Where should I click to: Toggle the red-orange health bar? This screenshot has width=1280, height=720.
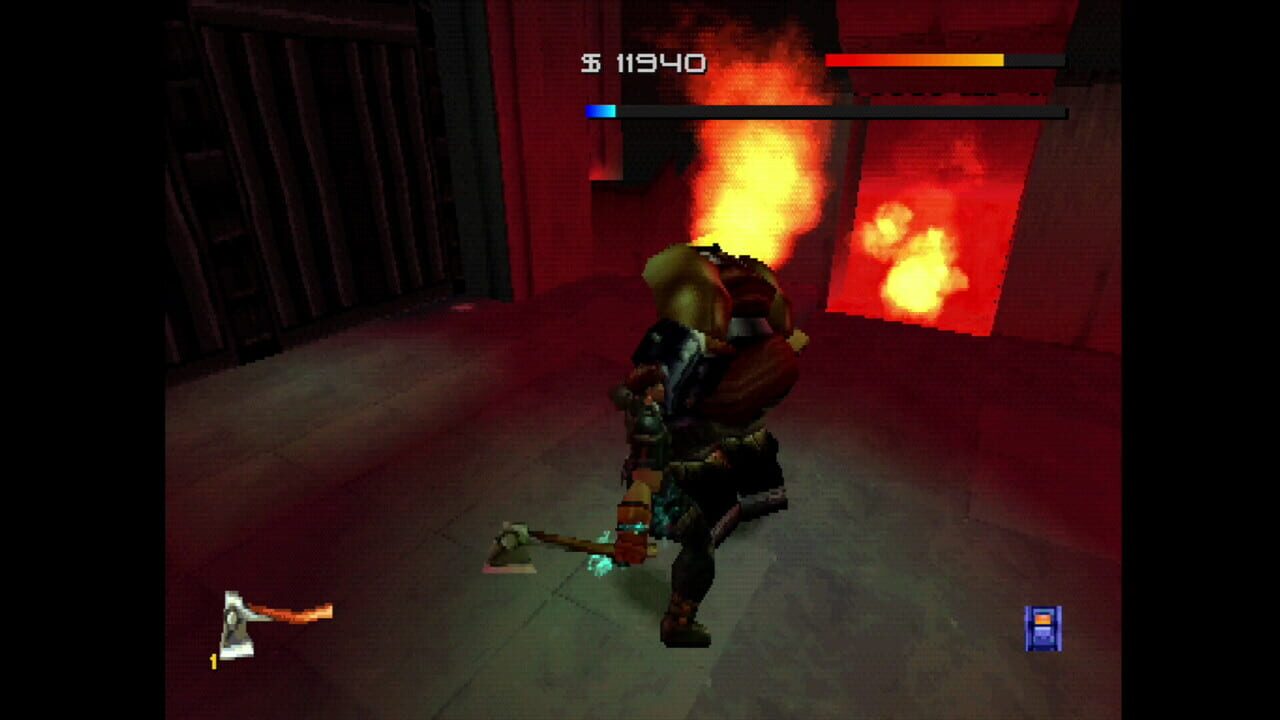coord(915,60)
